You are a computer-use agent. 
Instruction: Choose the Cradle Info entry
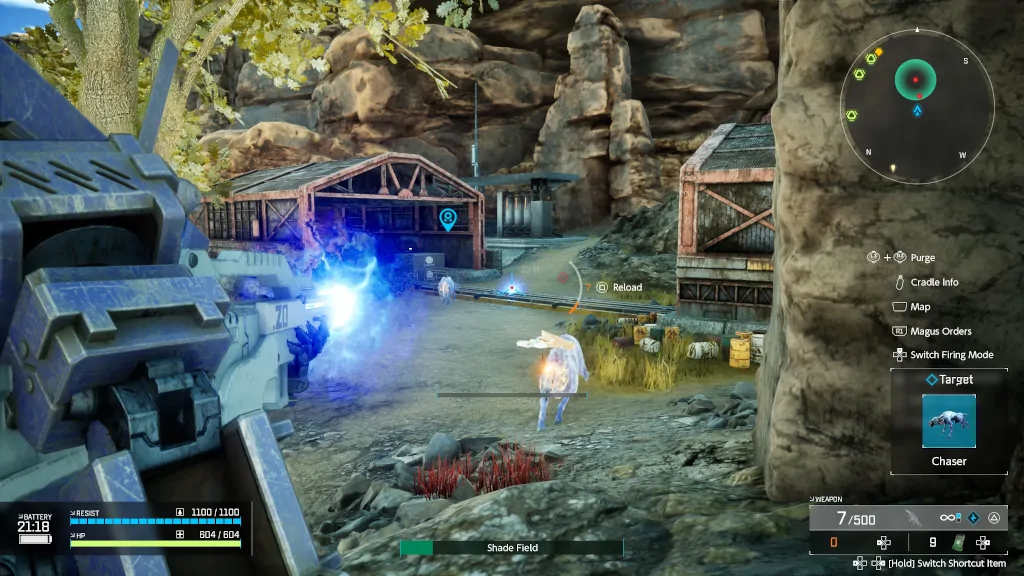(934, 282)
